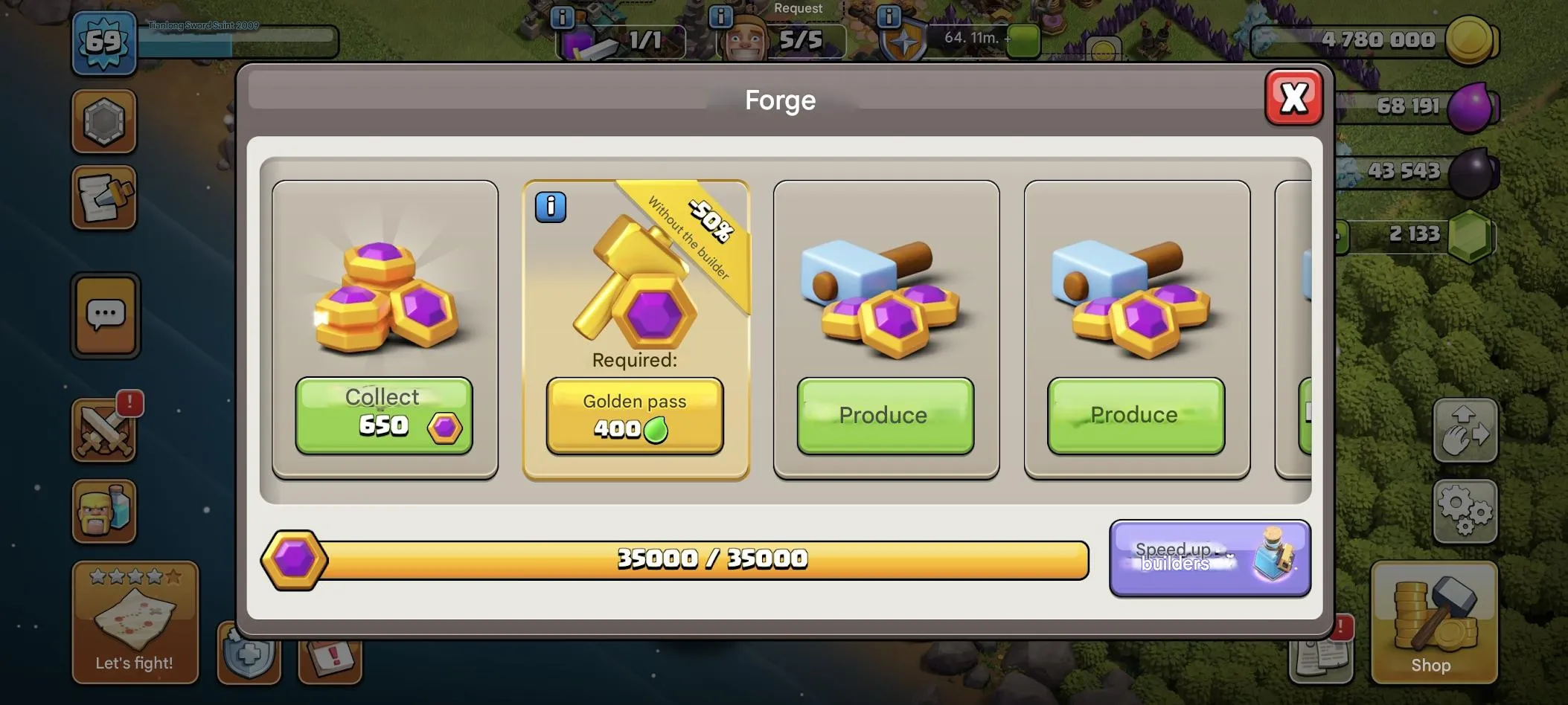Open the Let's fight! scenery map

134,621
